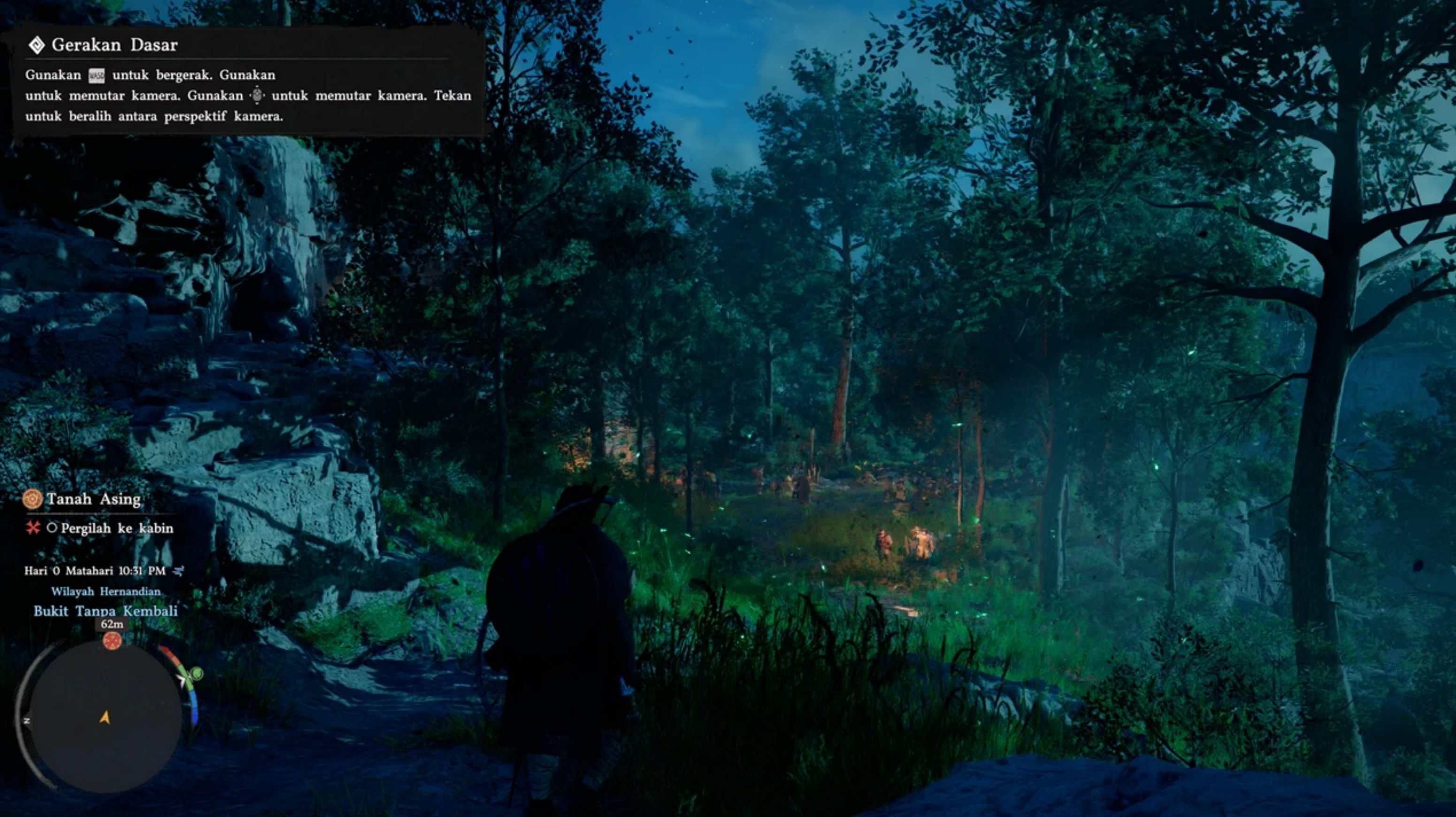Click the yellow player arrow on the minimap

[105, 717]
